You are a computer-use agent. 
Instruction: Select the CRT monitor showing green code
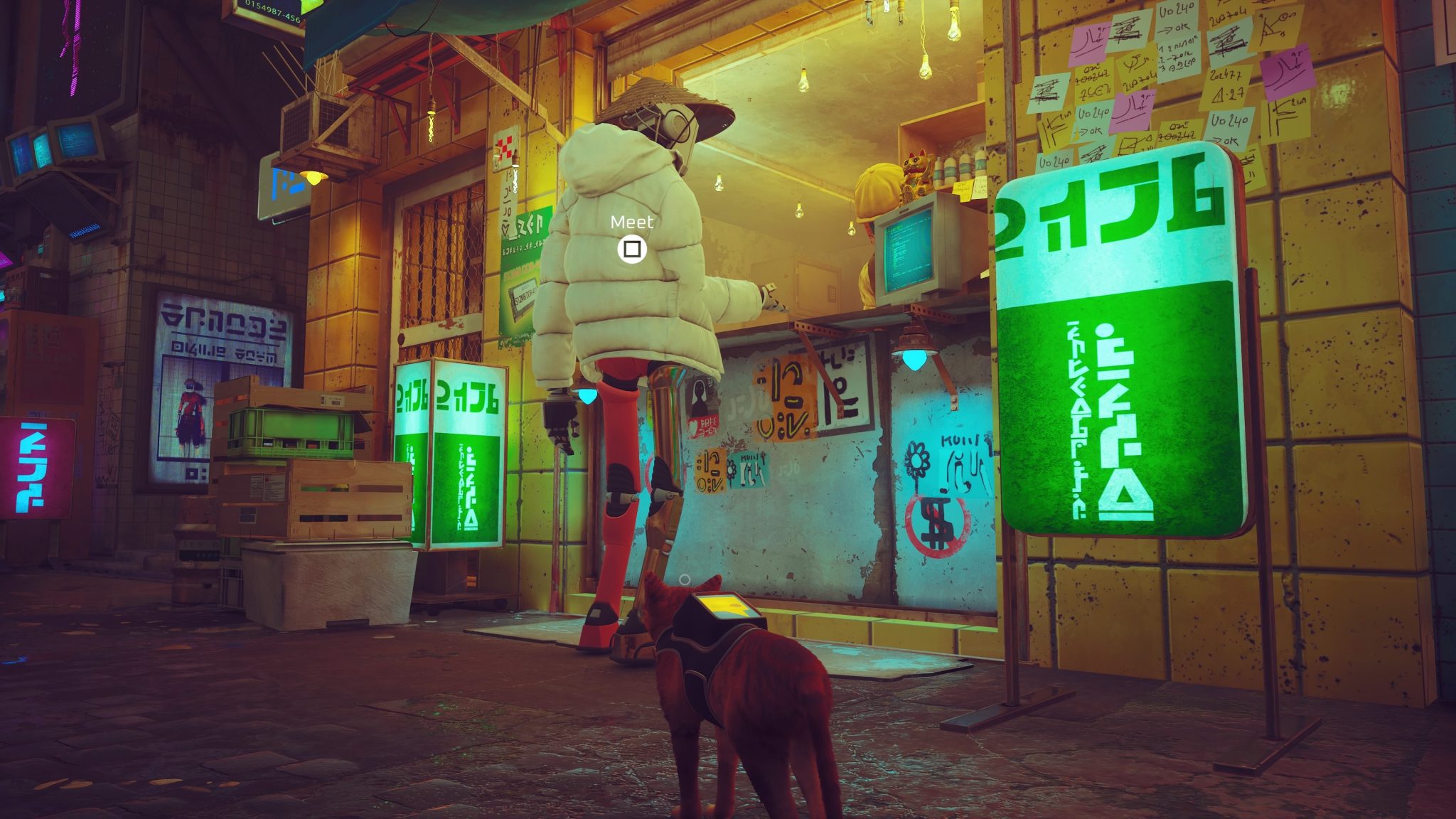910,252
